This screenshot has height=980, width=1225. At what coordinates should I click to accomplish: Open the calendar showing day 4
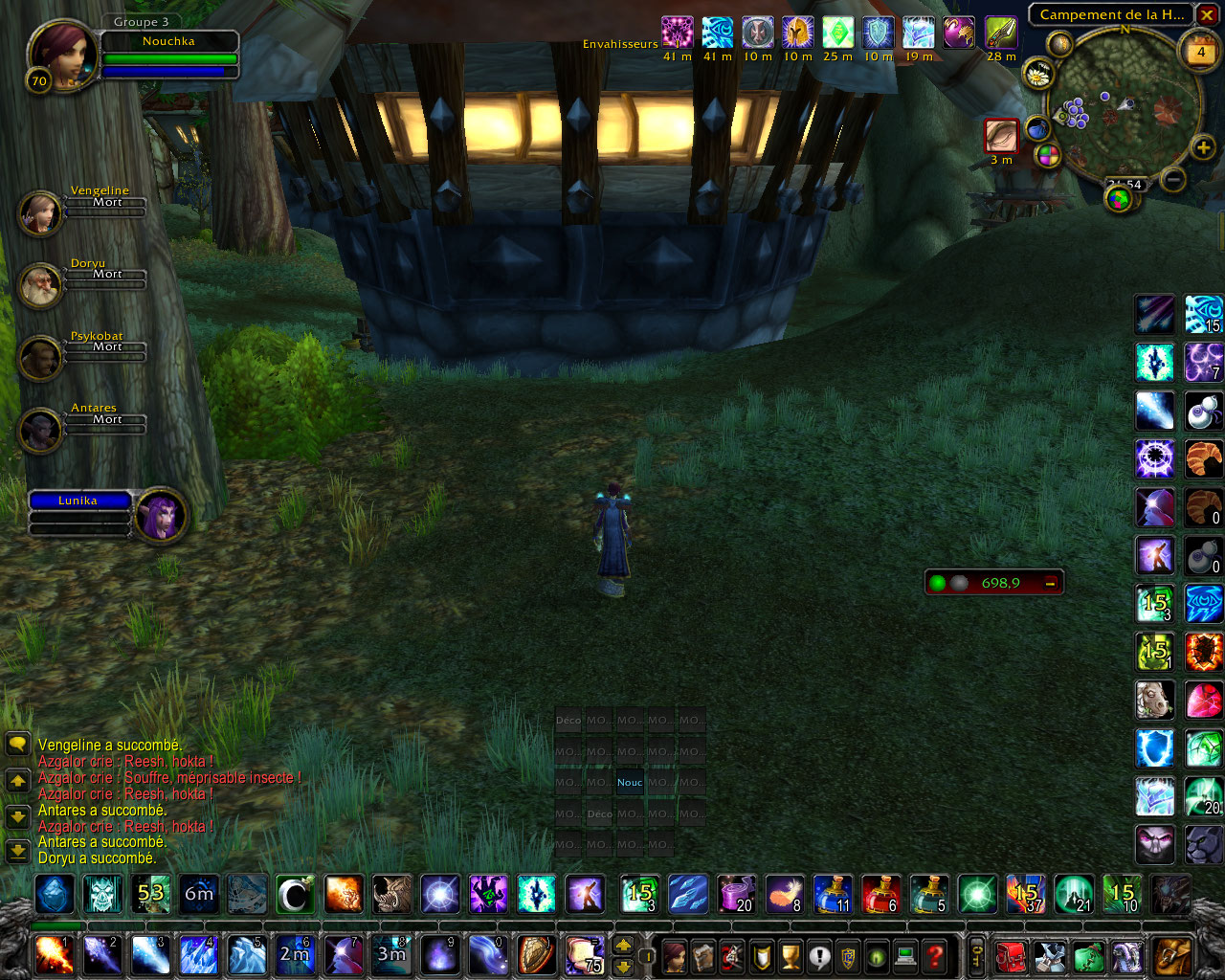[1201, 52]
